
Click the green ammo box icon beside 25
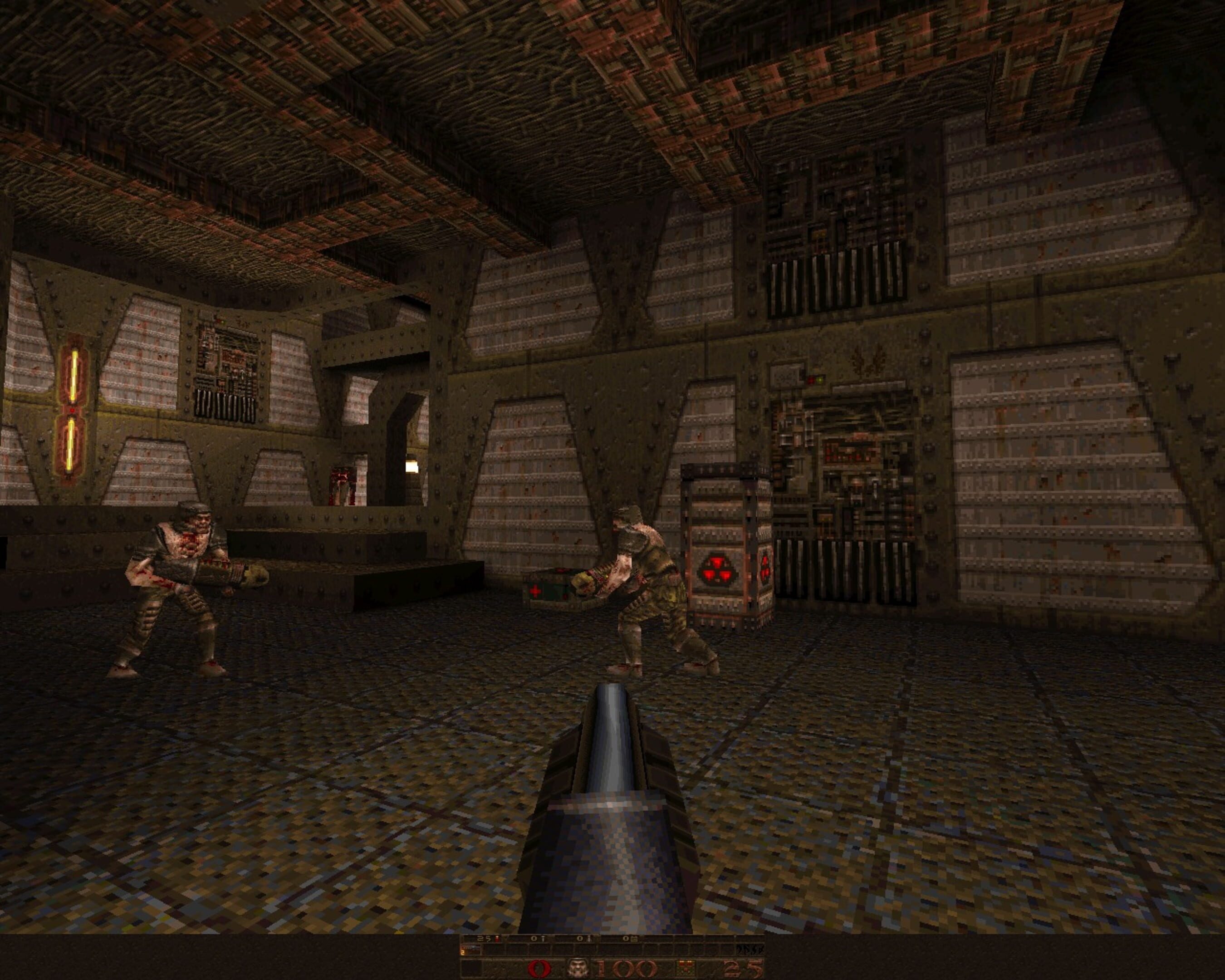pyautogui.click(x=685, y=967)
